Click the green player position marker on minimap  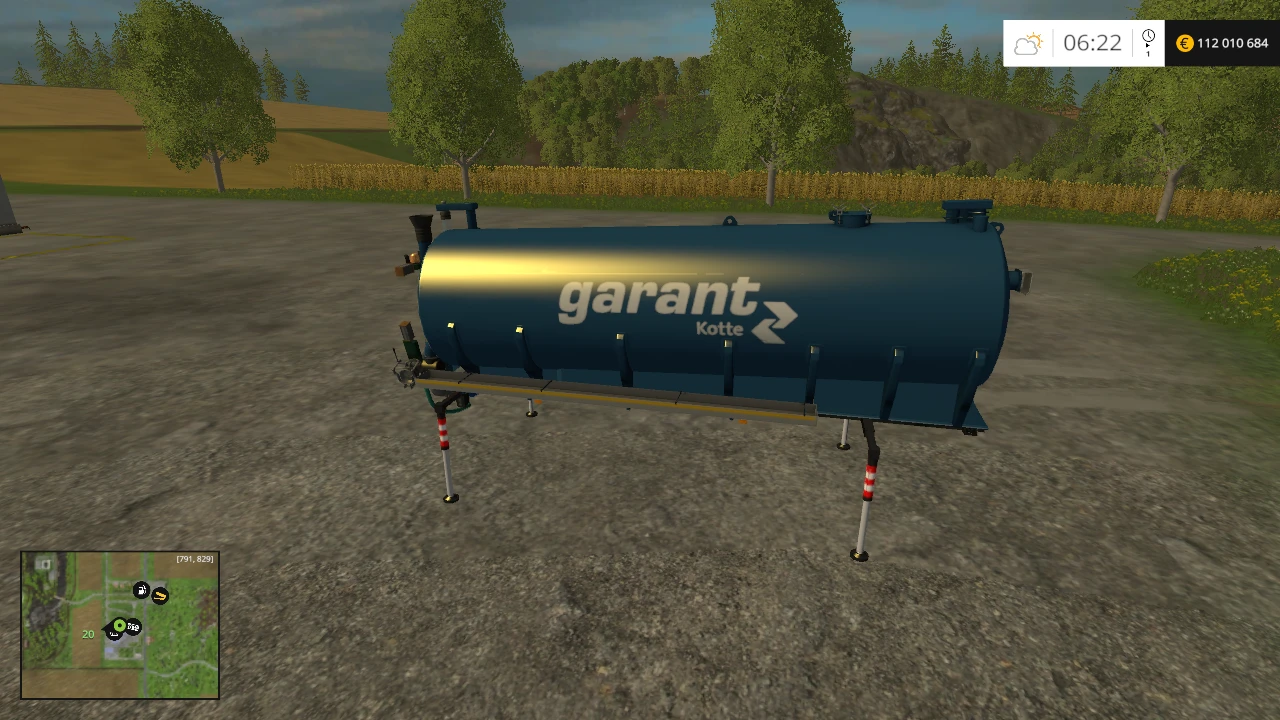pos(119,625)
